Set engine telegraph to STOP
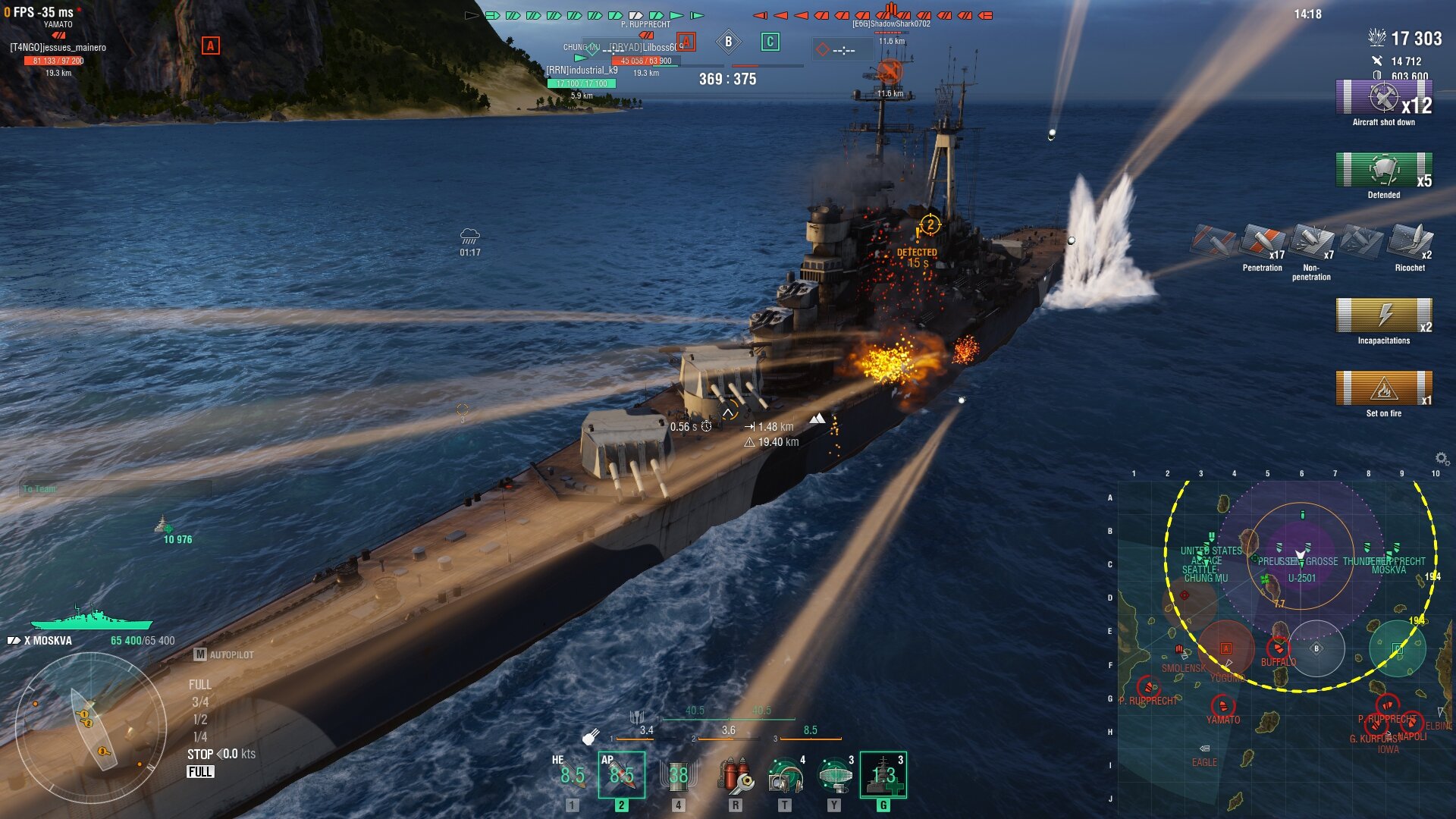 pyautogui.click(x=200, y=755)
